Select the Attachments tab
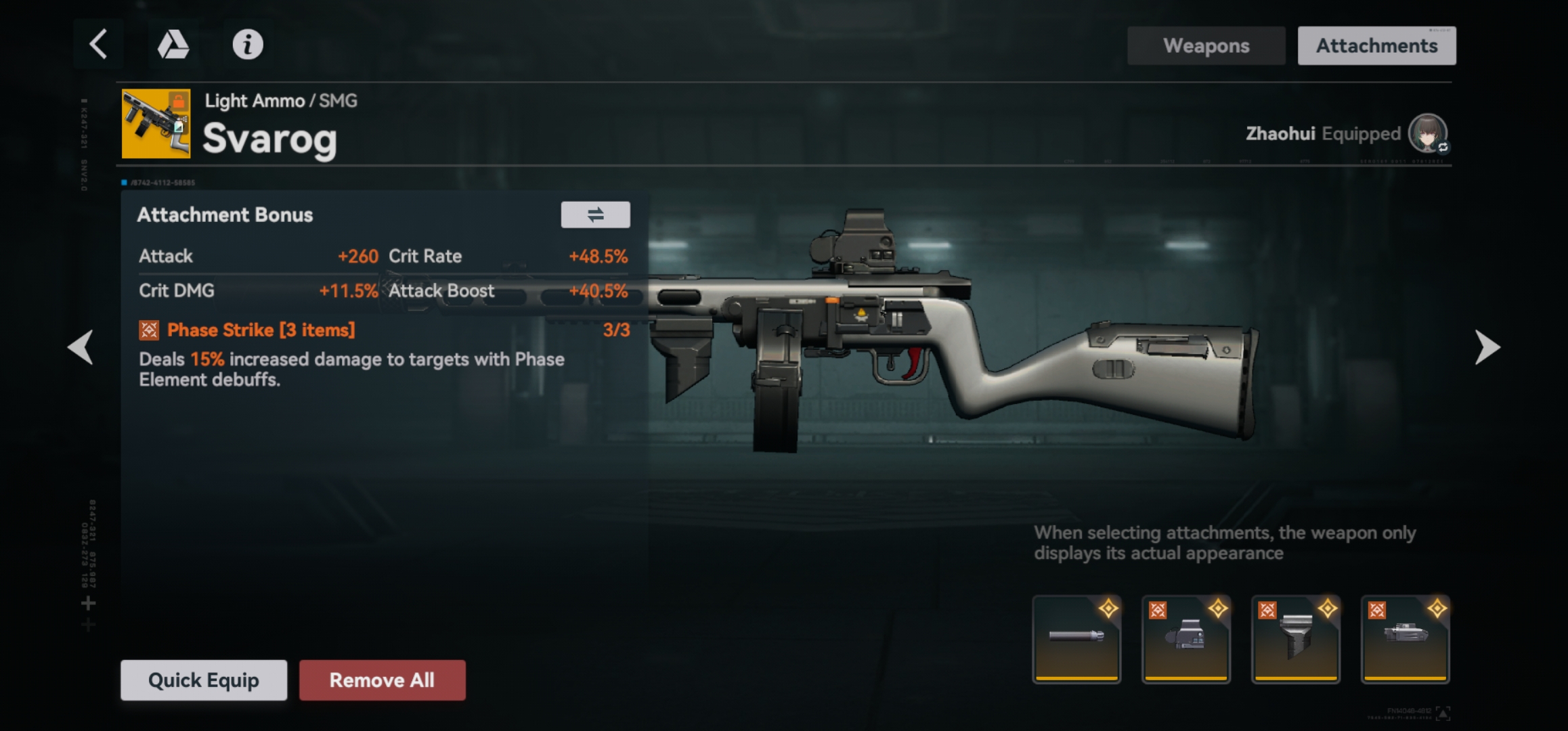Viewport: 1568px width, 731px height. pos(1376,46)
